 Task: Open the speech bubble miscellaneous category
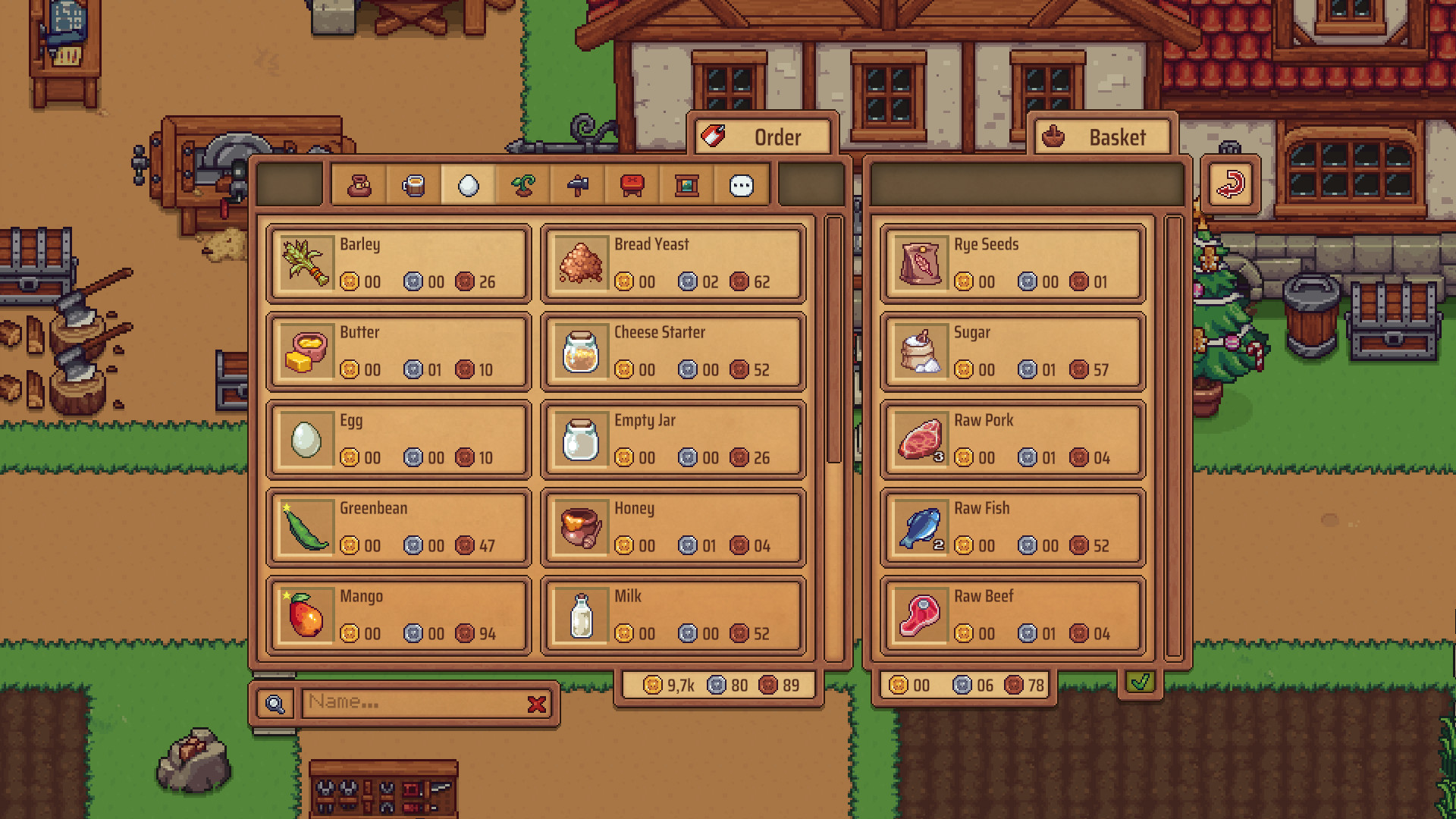click(741, 184)
